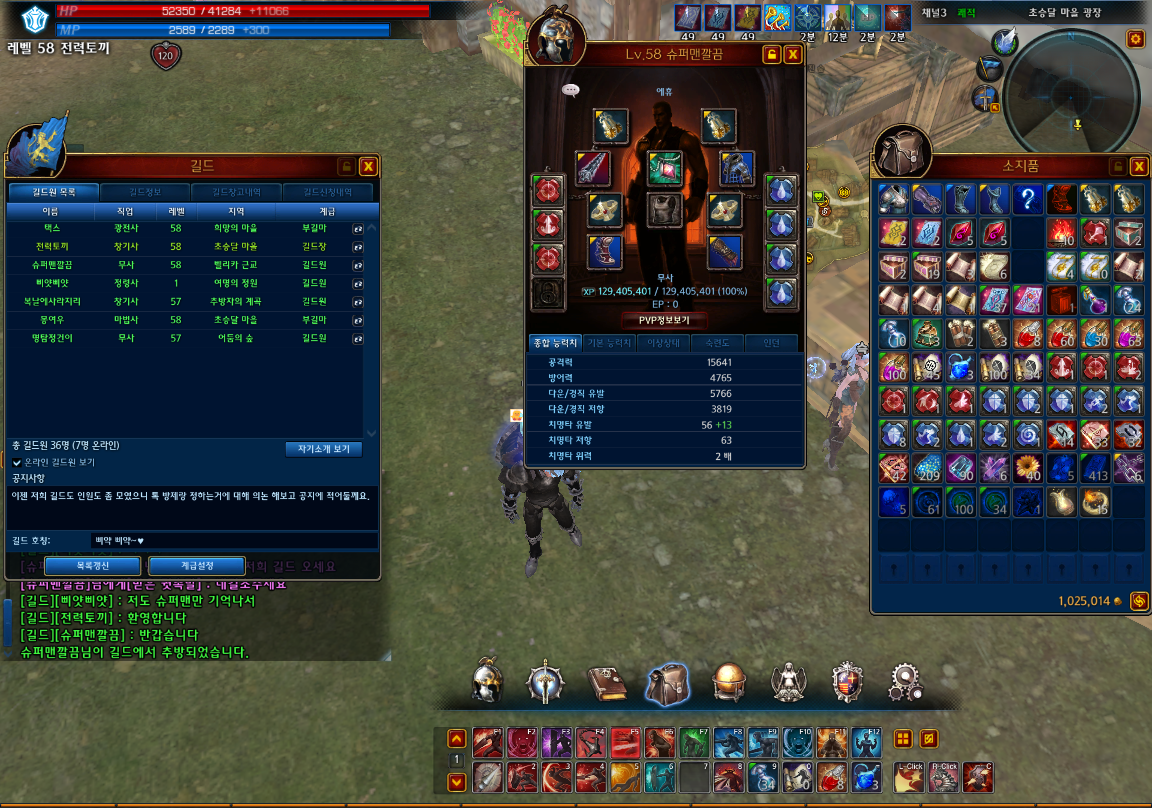Select the question mark item in inventory

click(1027, 199)
